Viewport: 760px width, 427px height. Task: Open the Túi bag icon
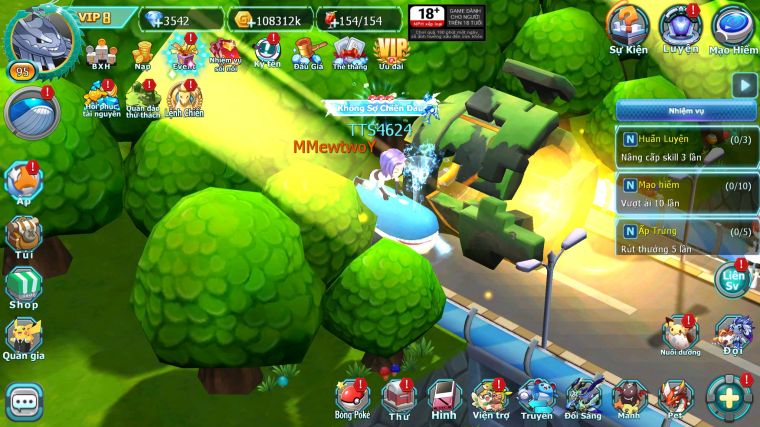tap(23, 235)
